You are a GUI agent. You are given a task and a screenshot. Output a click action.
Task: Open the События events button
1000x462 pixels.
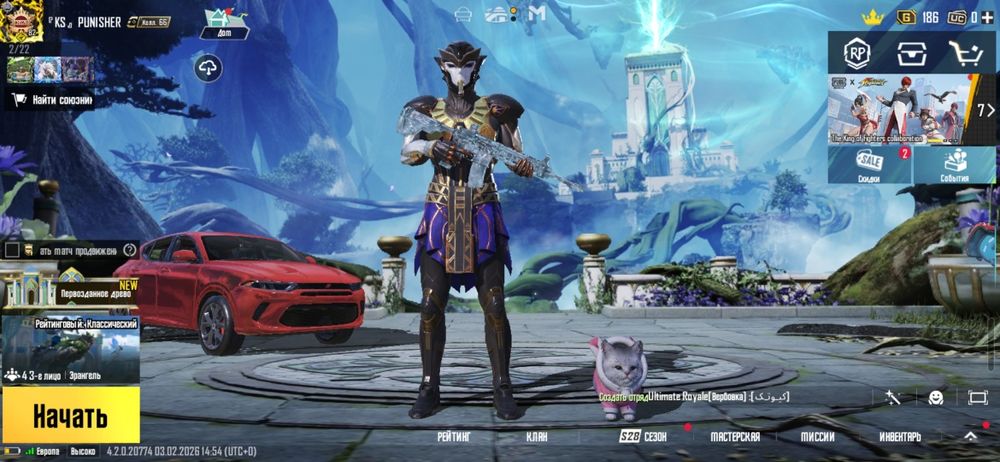click(x=955, y=165)
